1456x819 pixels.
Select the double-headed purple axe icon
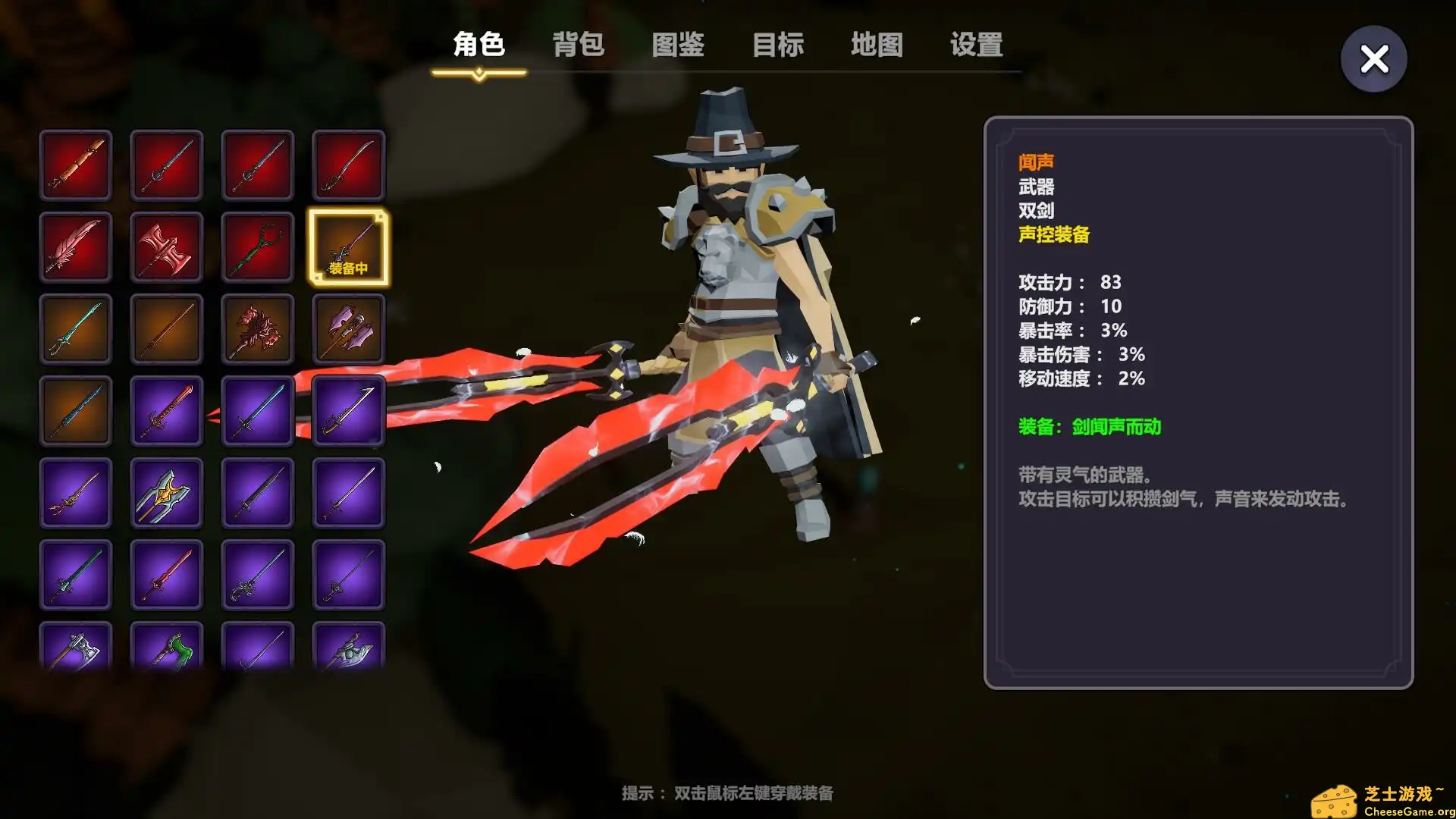(349, 330)
